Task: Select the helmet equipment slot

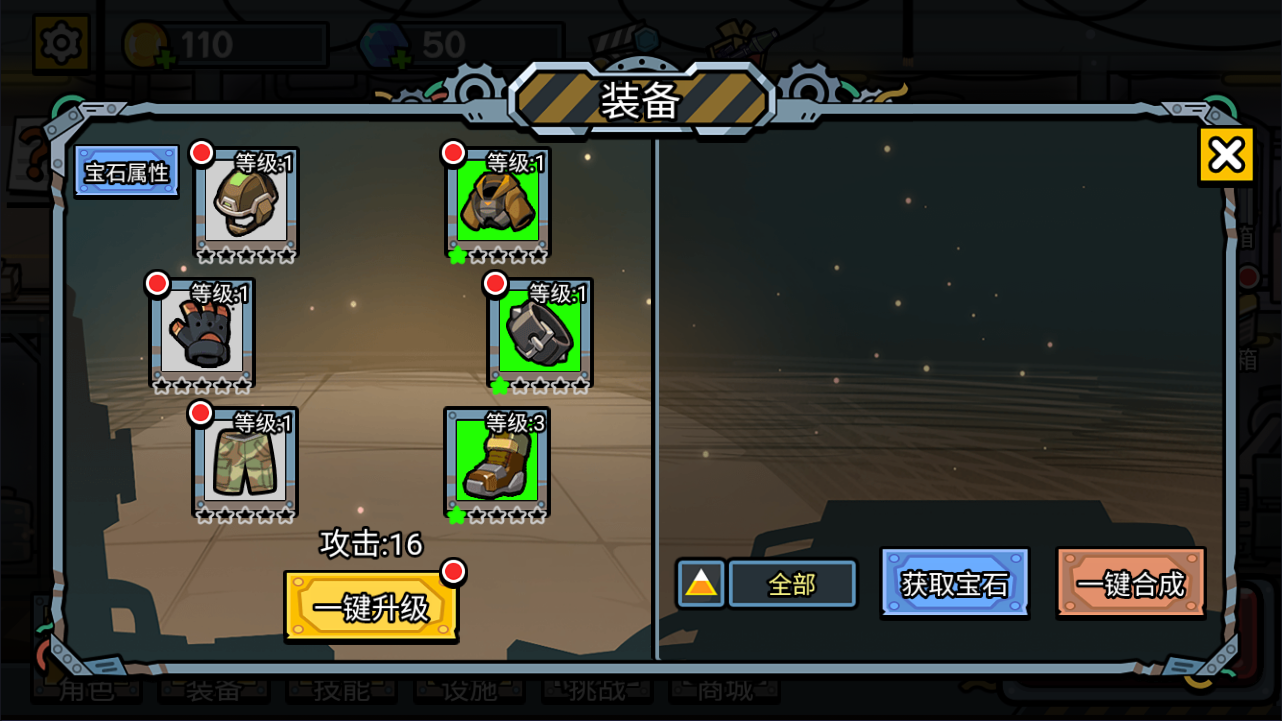Action: click(x=246, y=201)
